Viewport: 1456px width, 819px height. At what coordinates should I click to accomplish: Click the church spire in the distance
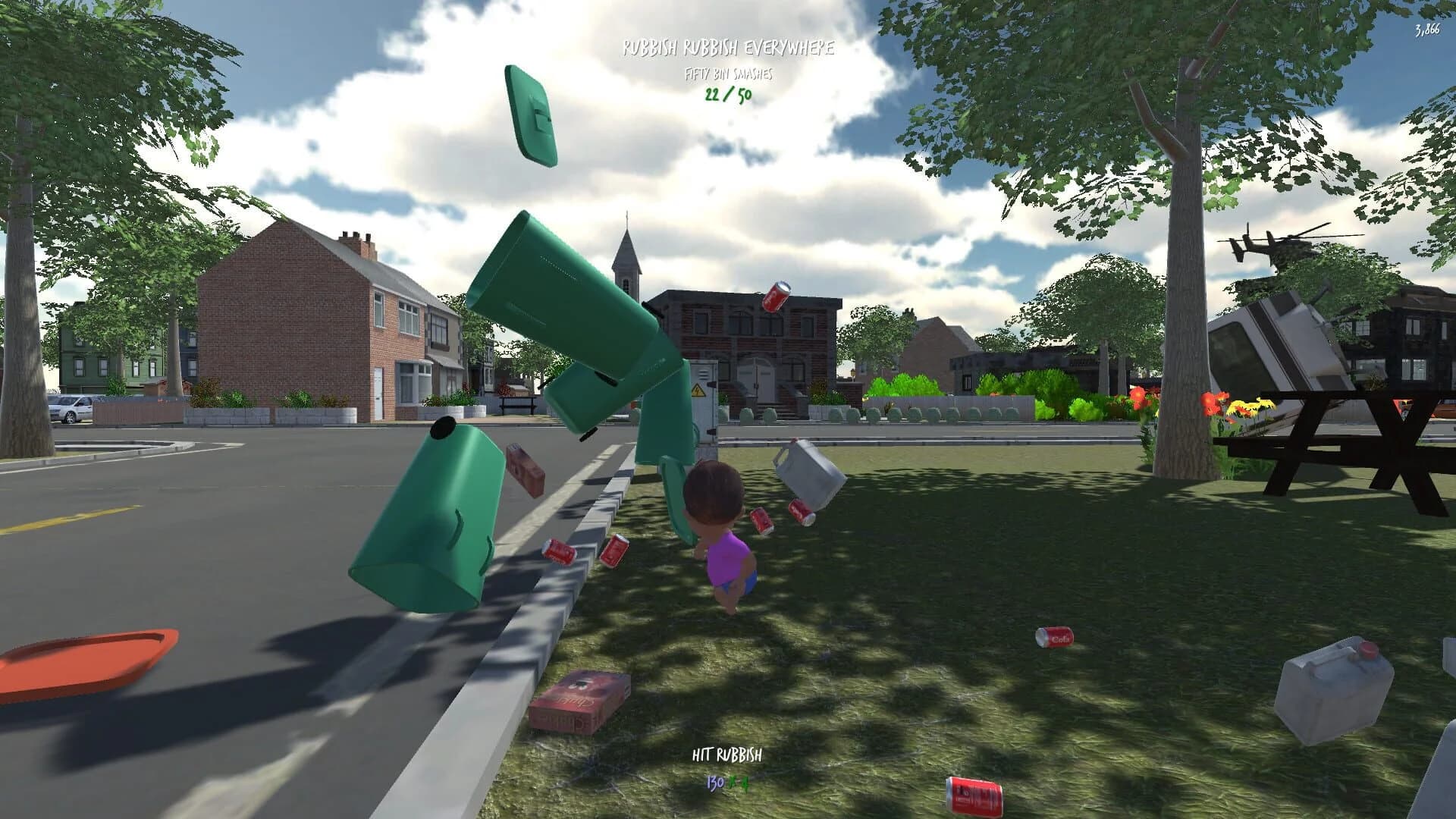(626, 250)
